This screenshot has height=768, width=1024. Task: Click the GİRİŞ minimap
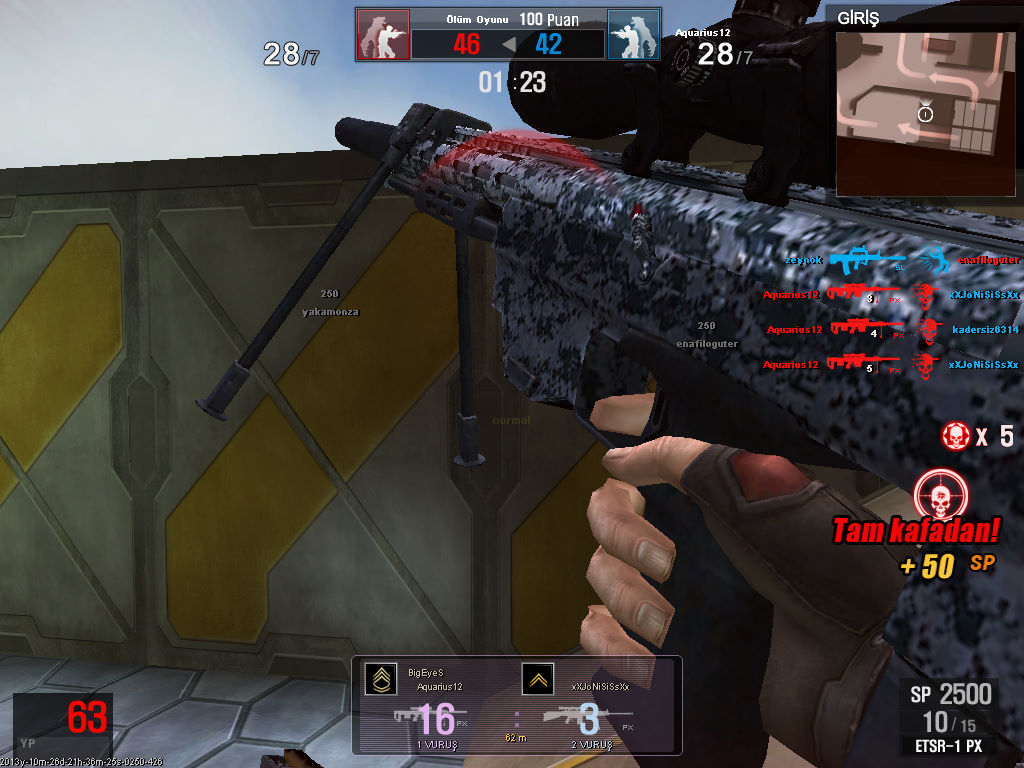(916, 112)
